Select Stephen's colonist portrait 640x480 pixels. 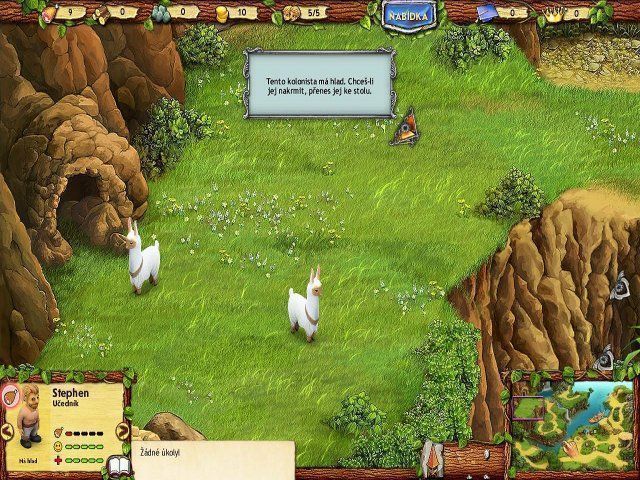click(x=27, y=412)
